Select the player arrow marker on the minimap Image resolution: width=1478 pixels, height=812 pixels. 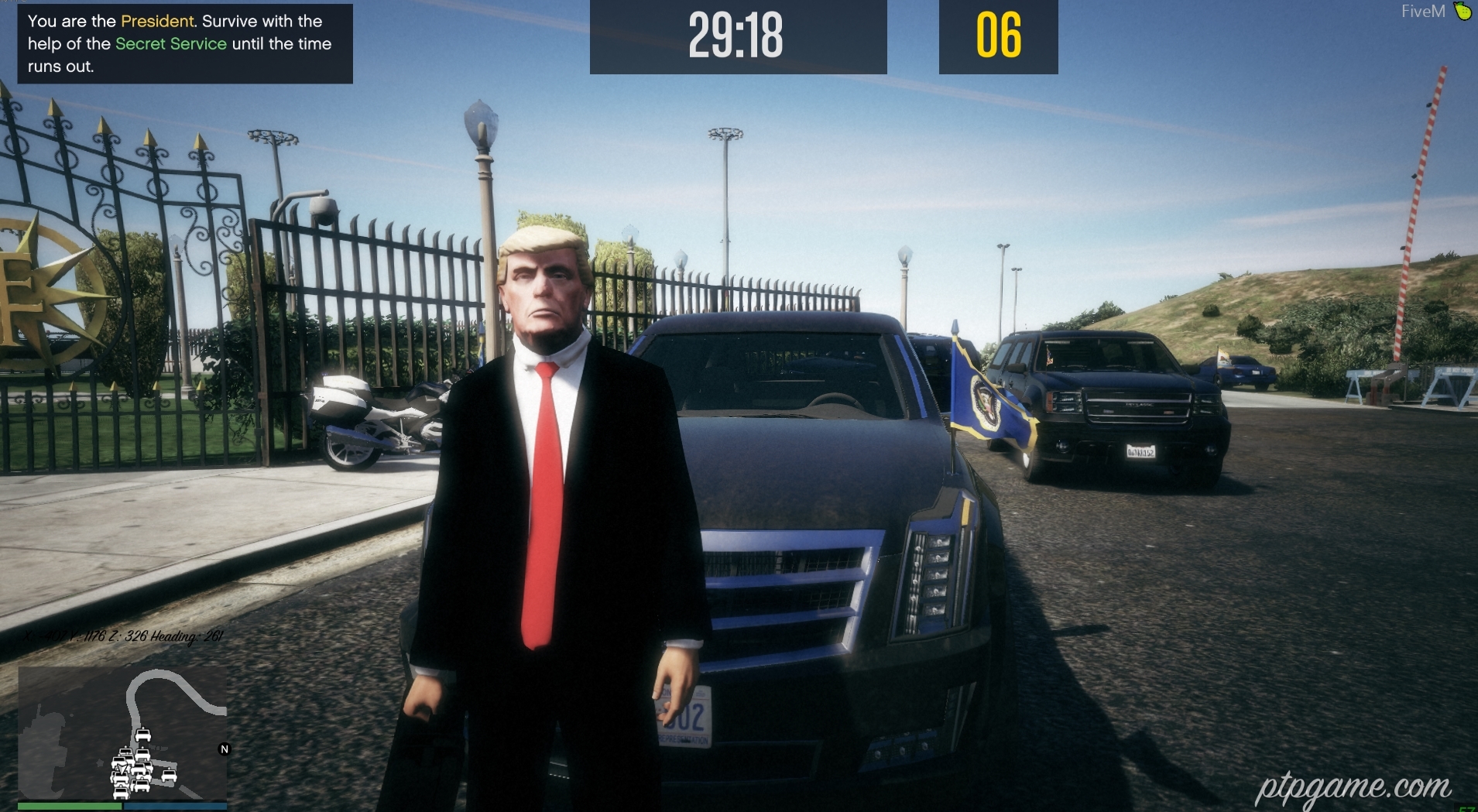(122, 769)
